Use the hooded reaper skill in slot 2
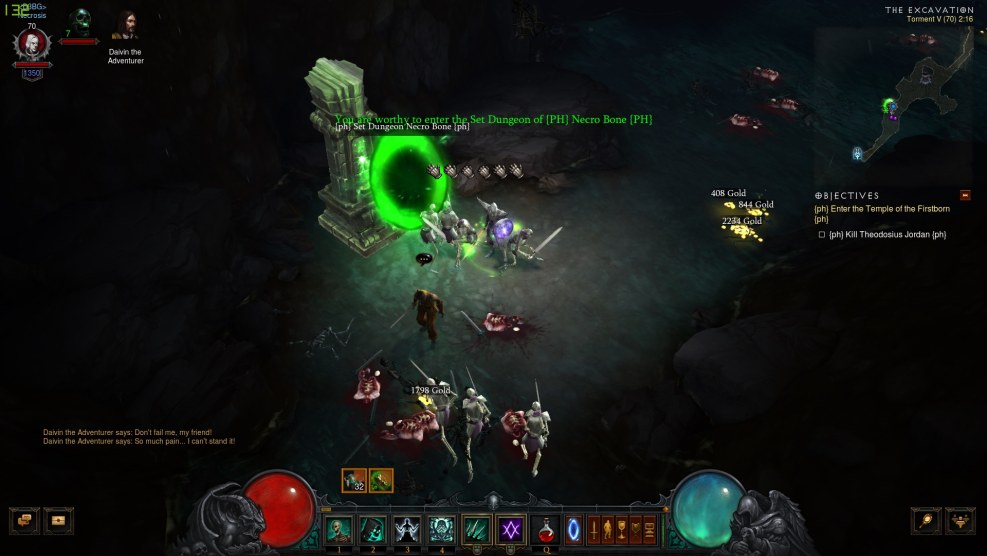The width and height of the screenshot is (987, 556). coord(373,530)
